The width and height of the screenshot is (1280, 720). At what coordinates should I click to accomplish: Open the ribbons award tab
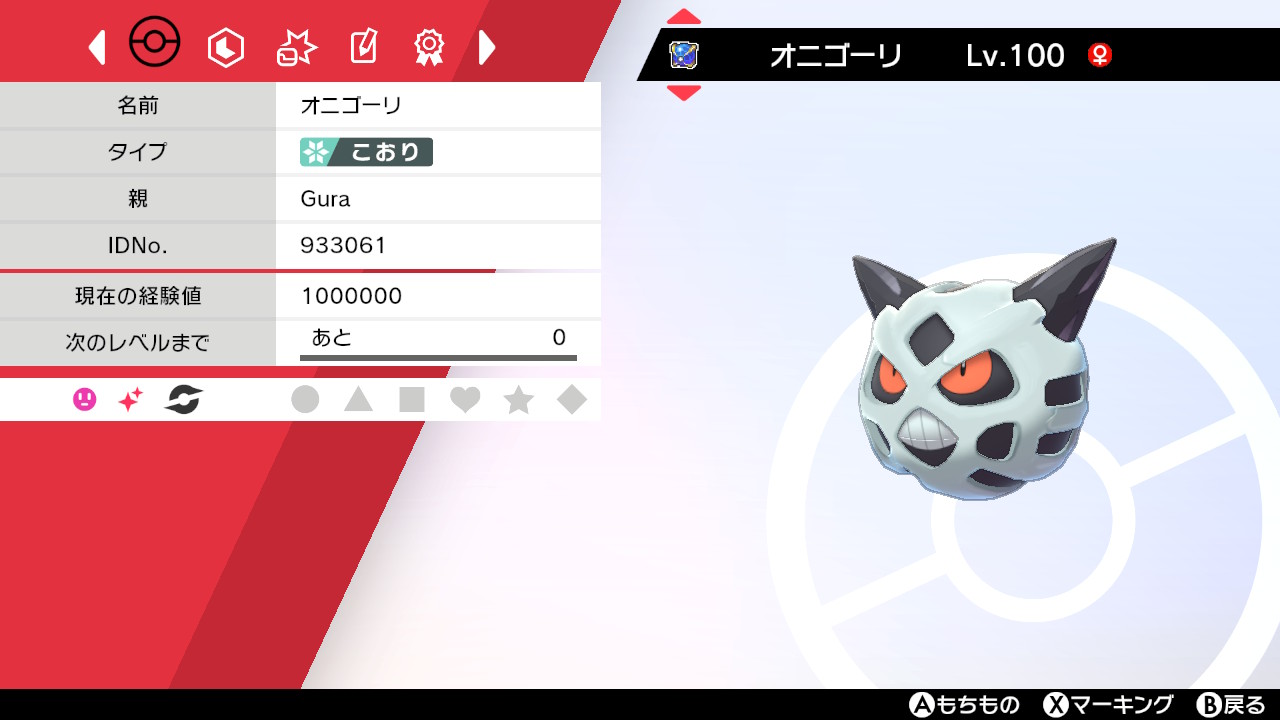coord(428,45)
